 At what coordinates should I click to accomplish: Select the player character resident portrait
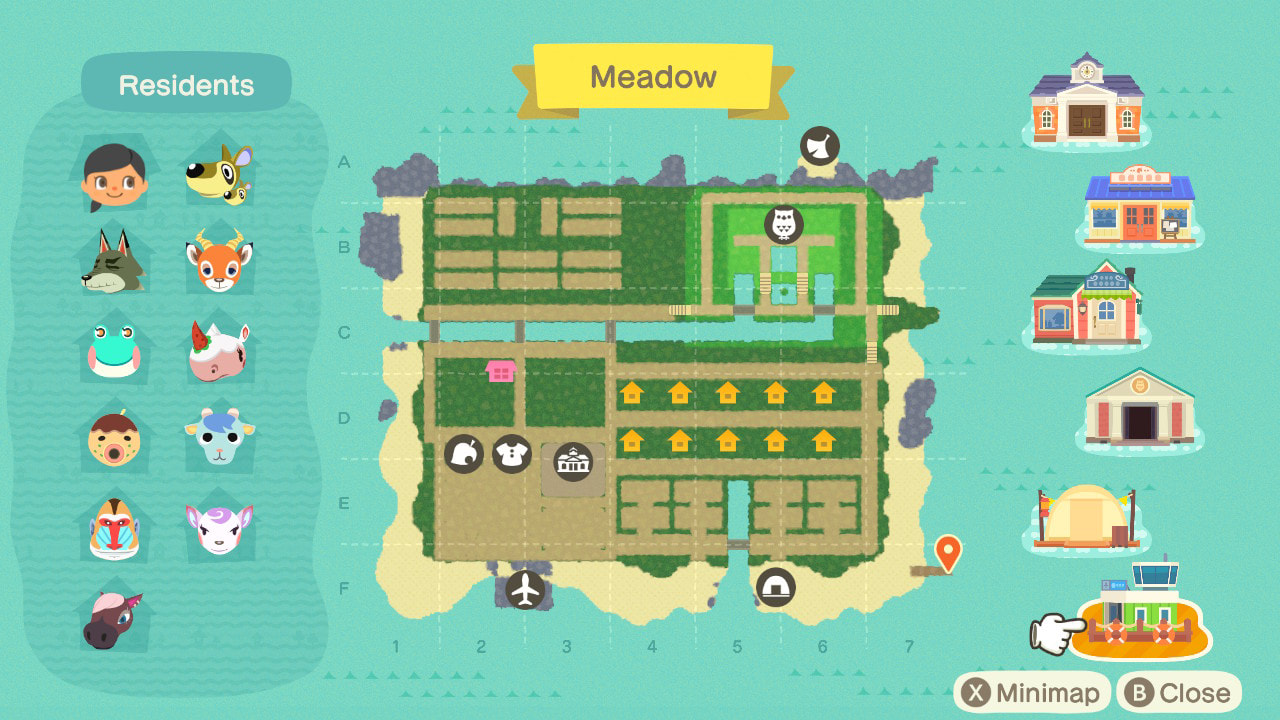(114, 175)
